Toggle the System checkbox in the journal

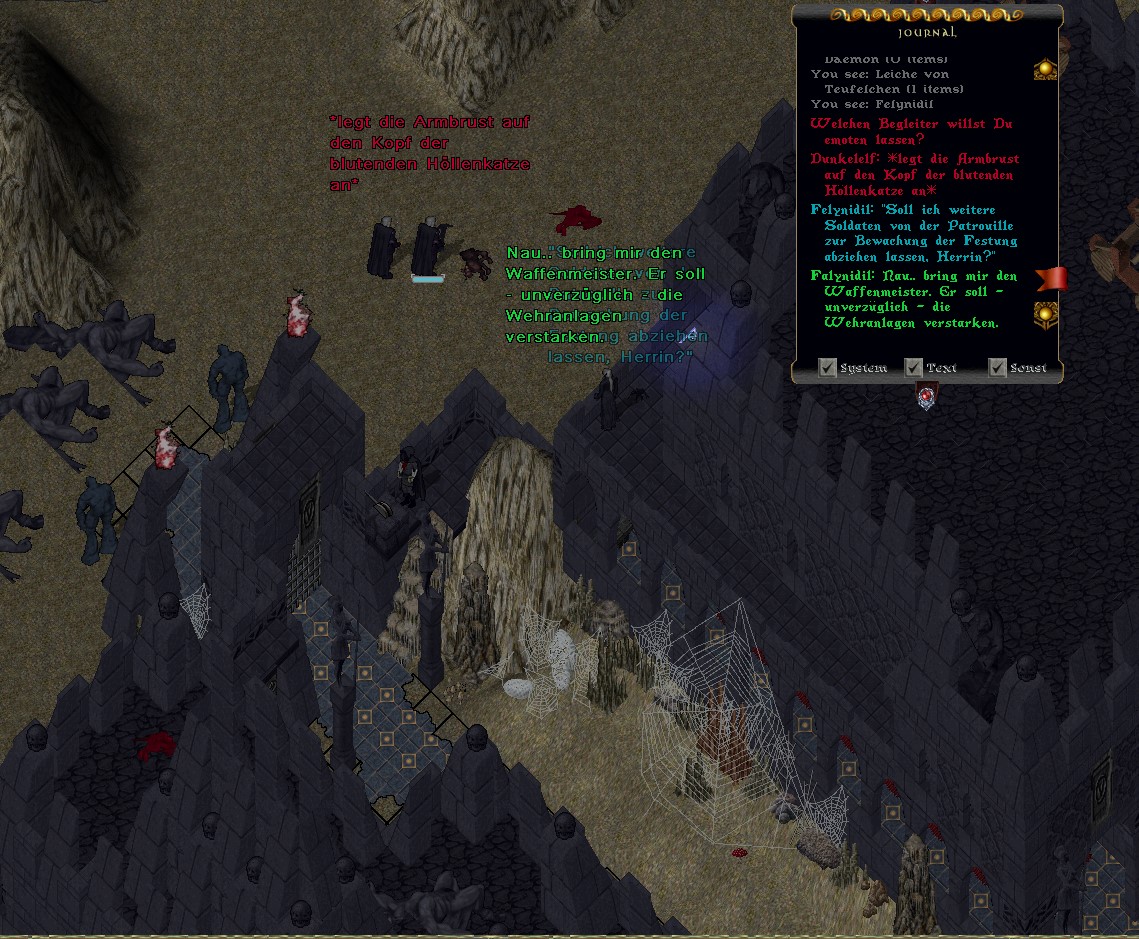tap(827, 368)
